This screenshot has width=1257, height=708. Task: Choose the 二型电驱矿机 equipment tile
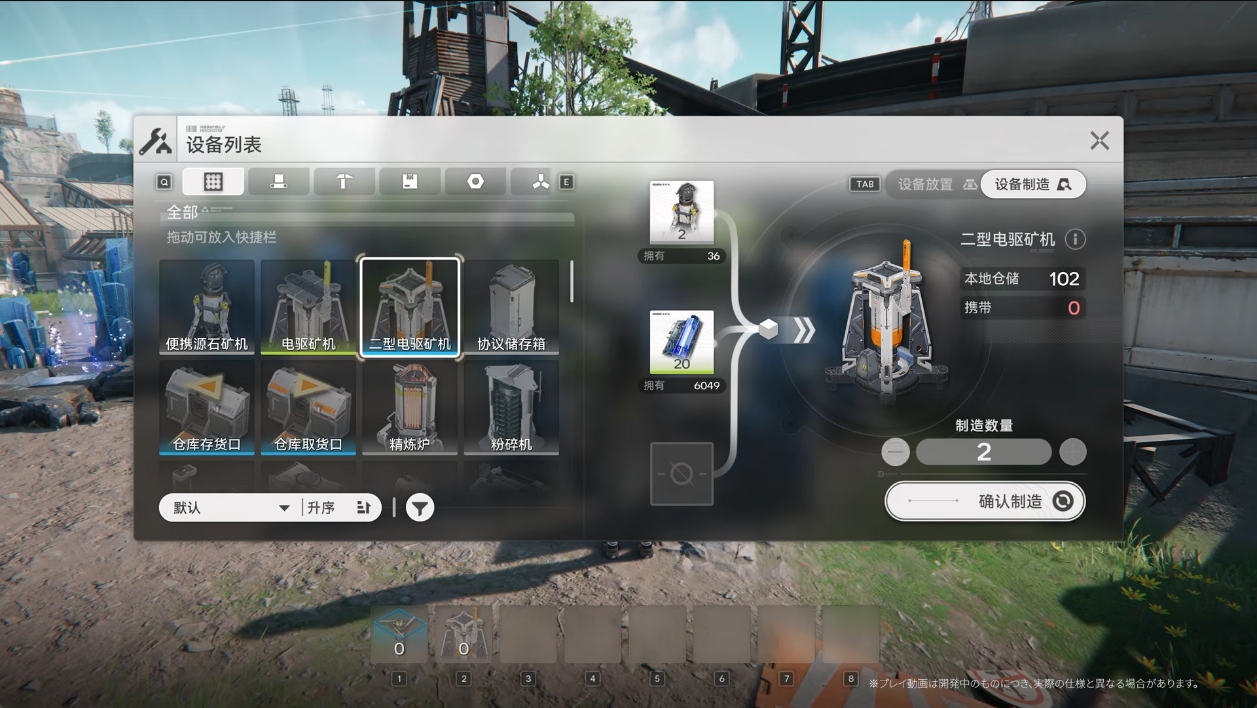pyautogui.click(x=410, y=307)
